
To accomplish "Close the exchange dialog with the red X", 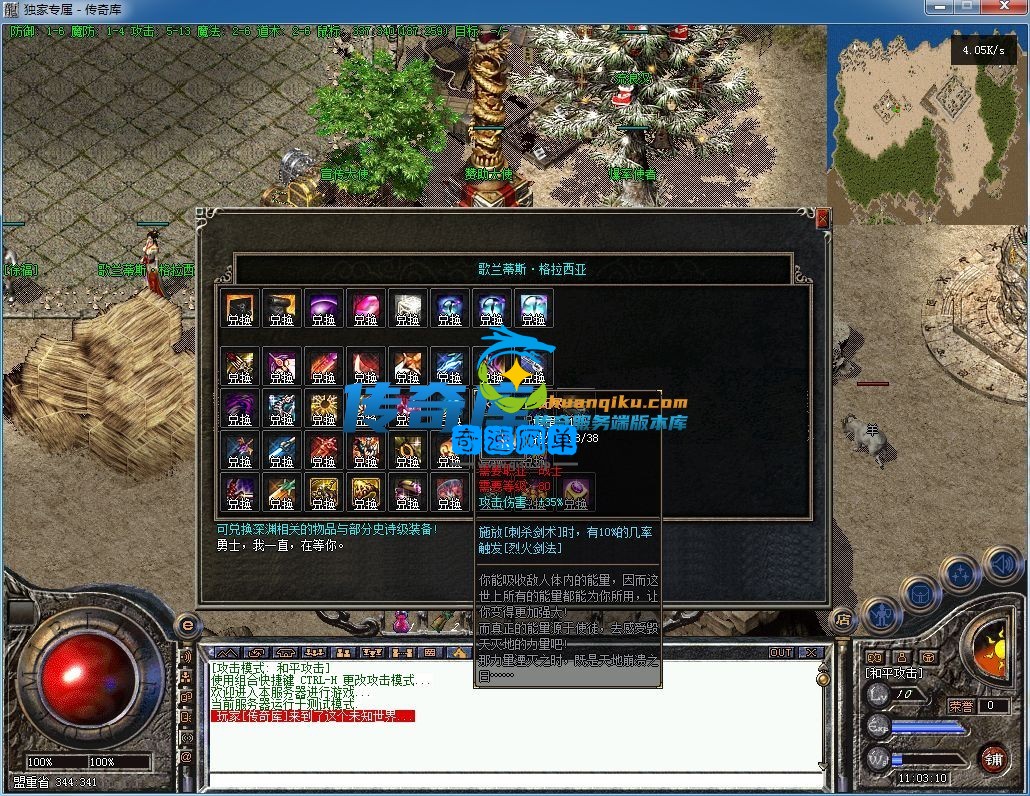I will point(823,218).
